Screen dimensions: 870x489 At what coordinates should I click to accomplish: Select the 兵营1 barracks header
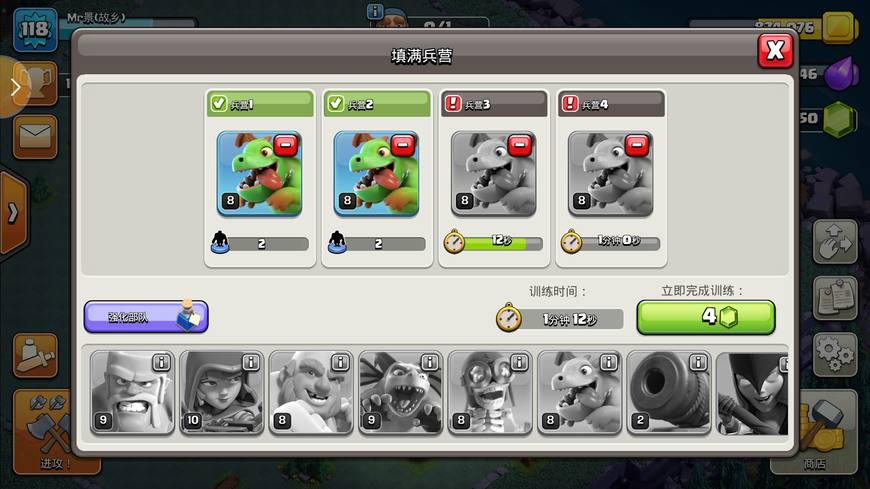pos(260,103)
